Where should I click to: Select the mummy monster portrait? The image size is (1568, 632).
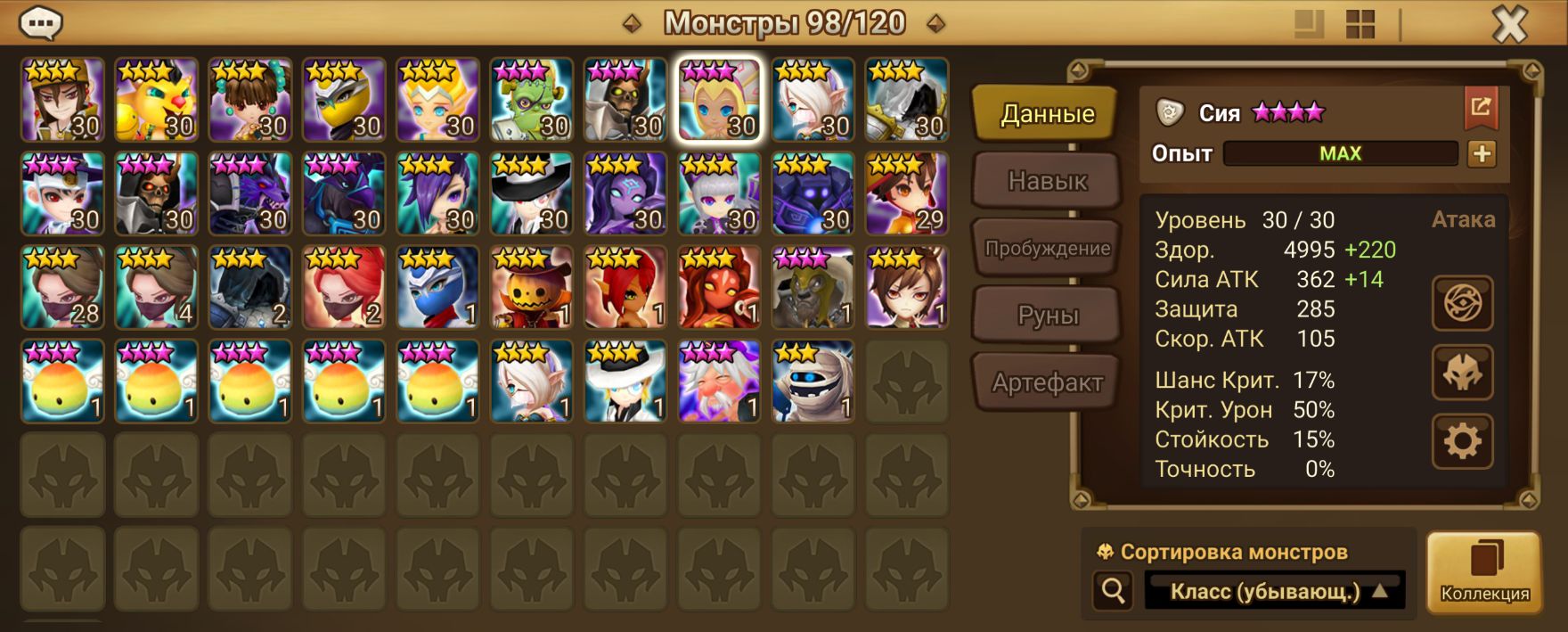813,382
